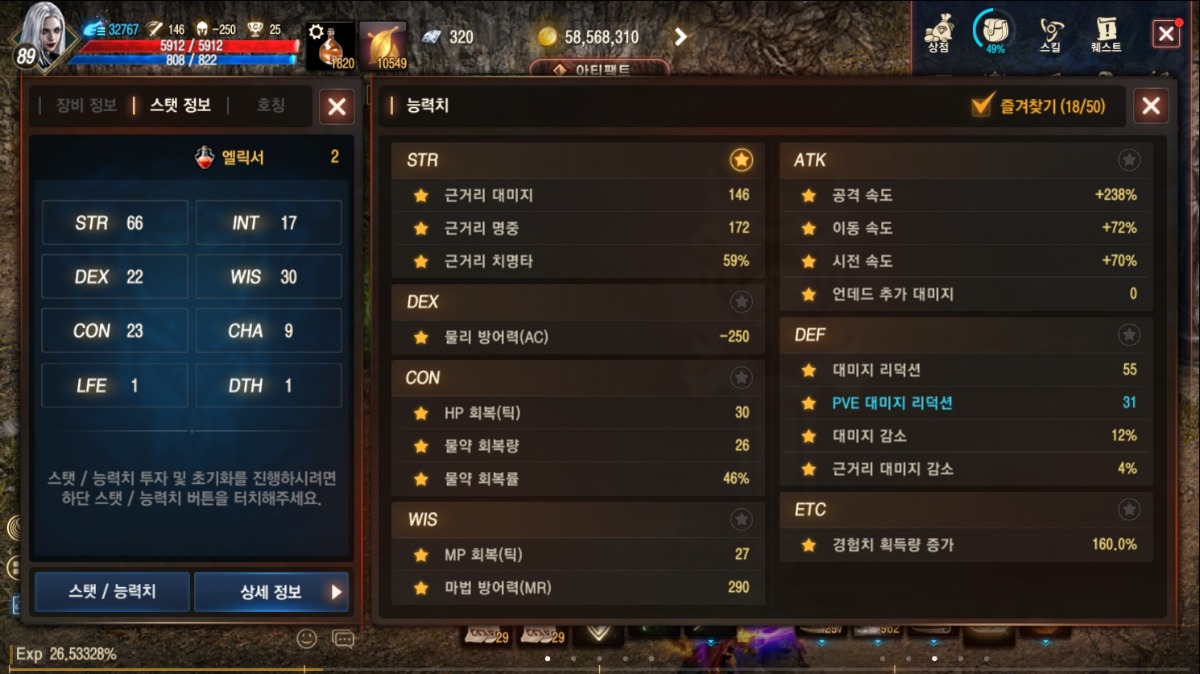
Task: Unfavorite the 공격 속도 stat star
Action: point(809,196)
